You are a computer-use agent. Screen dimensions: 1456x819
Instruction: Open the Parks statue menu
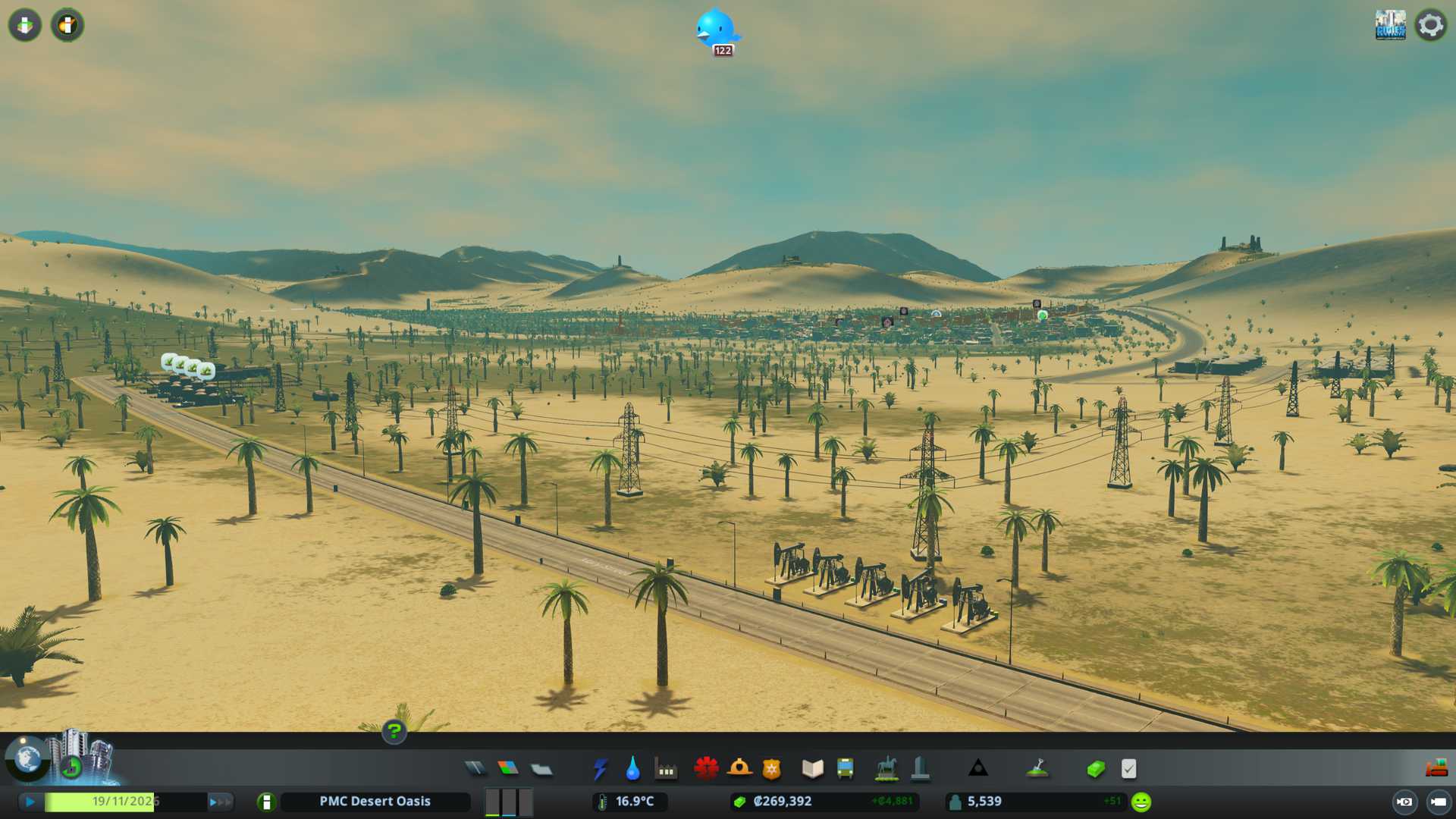(886, 769)
